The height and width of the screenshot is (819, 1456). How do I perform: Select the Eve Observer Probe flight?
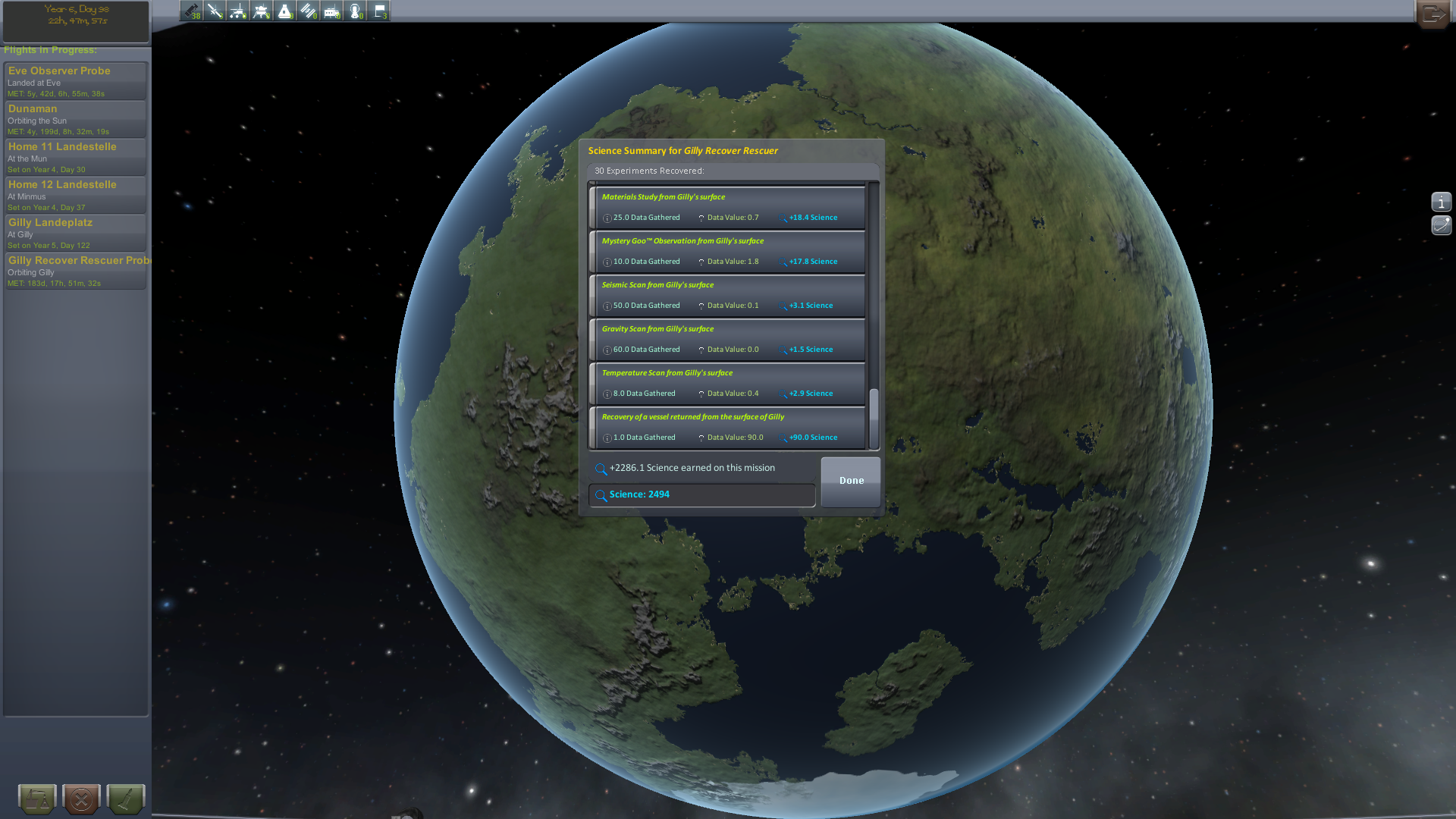[75, 81]
